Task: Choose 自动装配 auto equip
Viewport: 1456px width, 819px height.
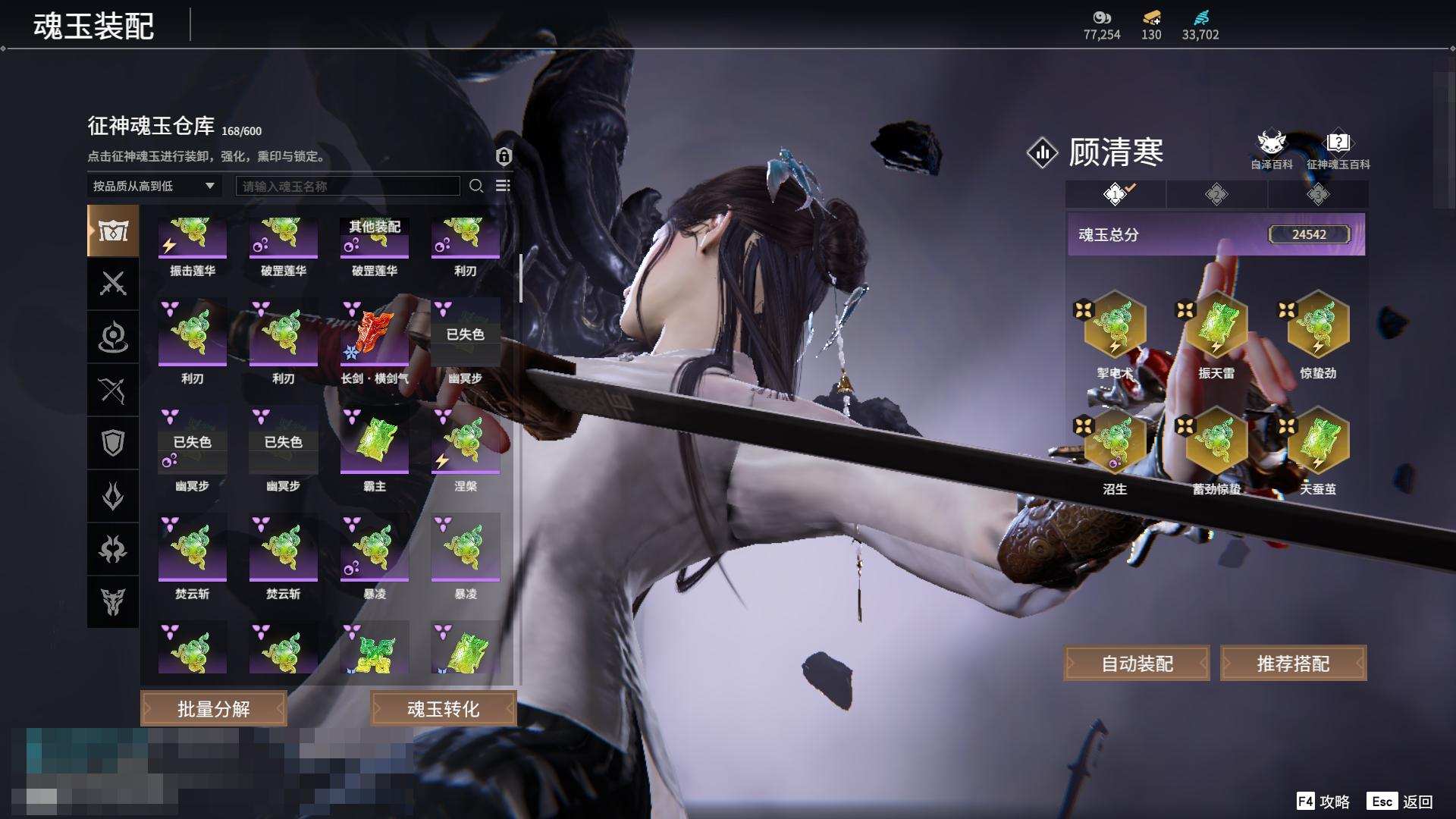Action: tap(1136, 664)
